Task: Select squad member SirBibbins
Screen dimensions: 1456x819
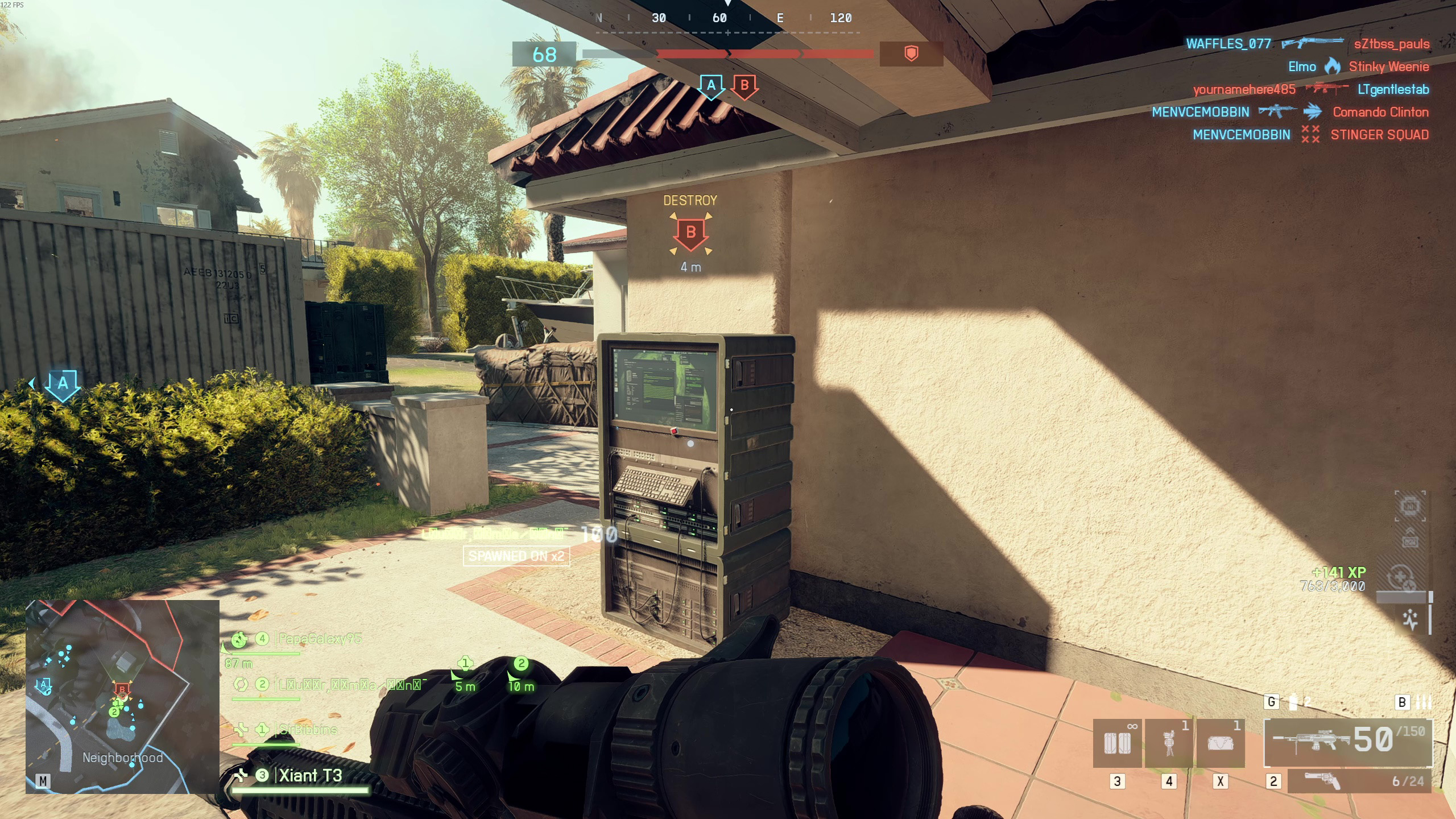Action: 308,729
